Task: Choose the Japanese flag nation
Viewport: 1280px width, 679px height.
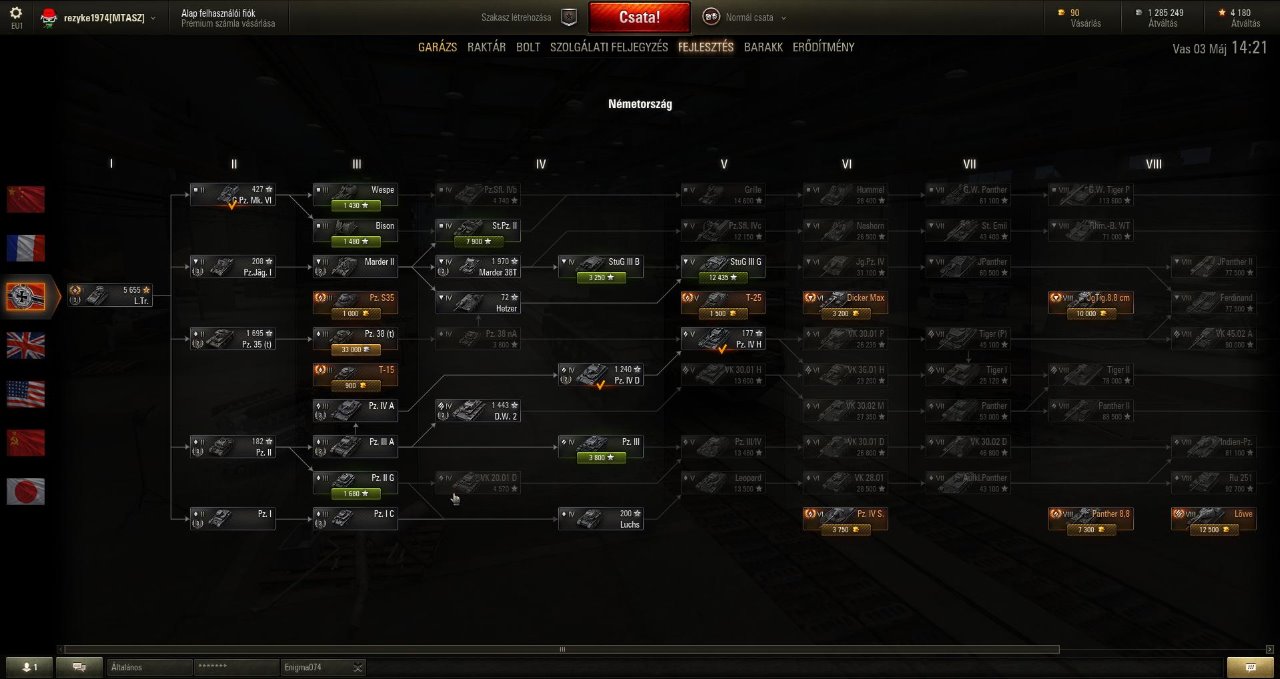Action: pyautogui.click(x=26, y=491)
